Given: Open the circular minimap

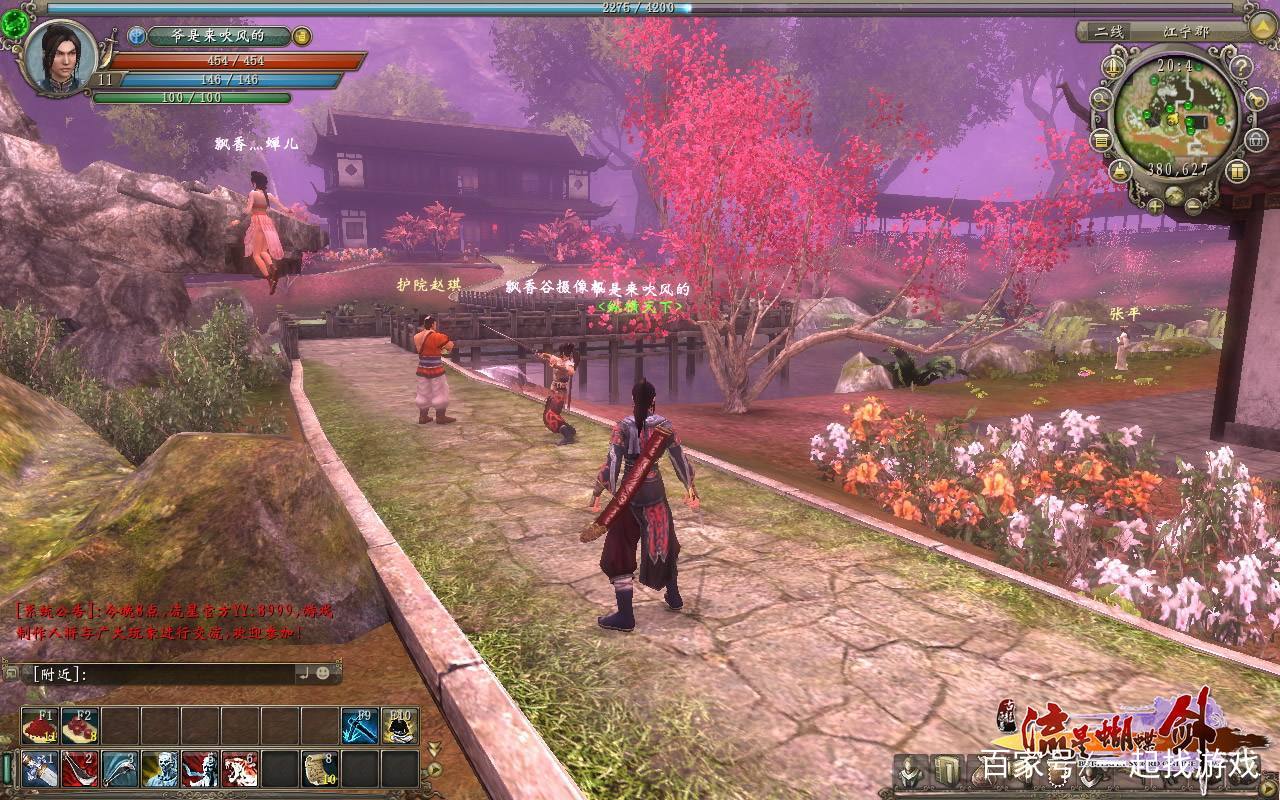Looking at the screenshot, I should (1175, 112).
